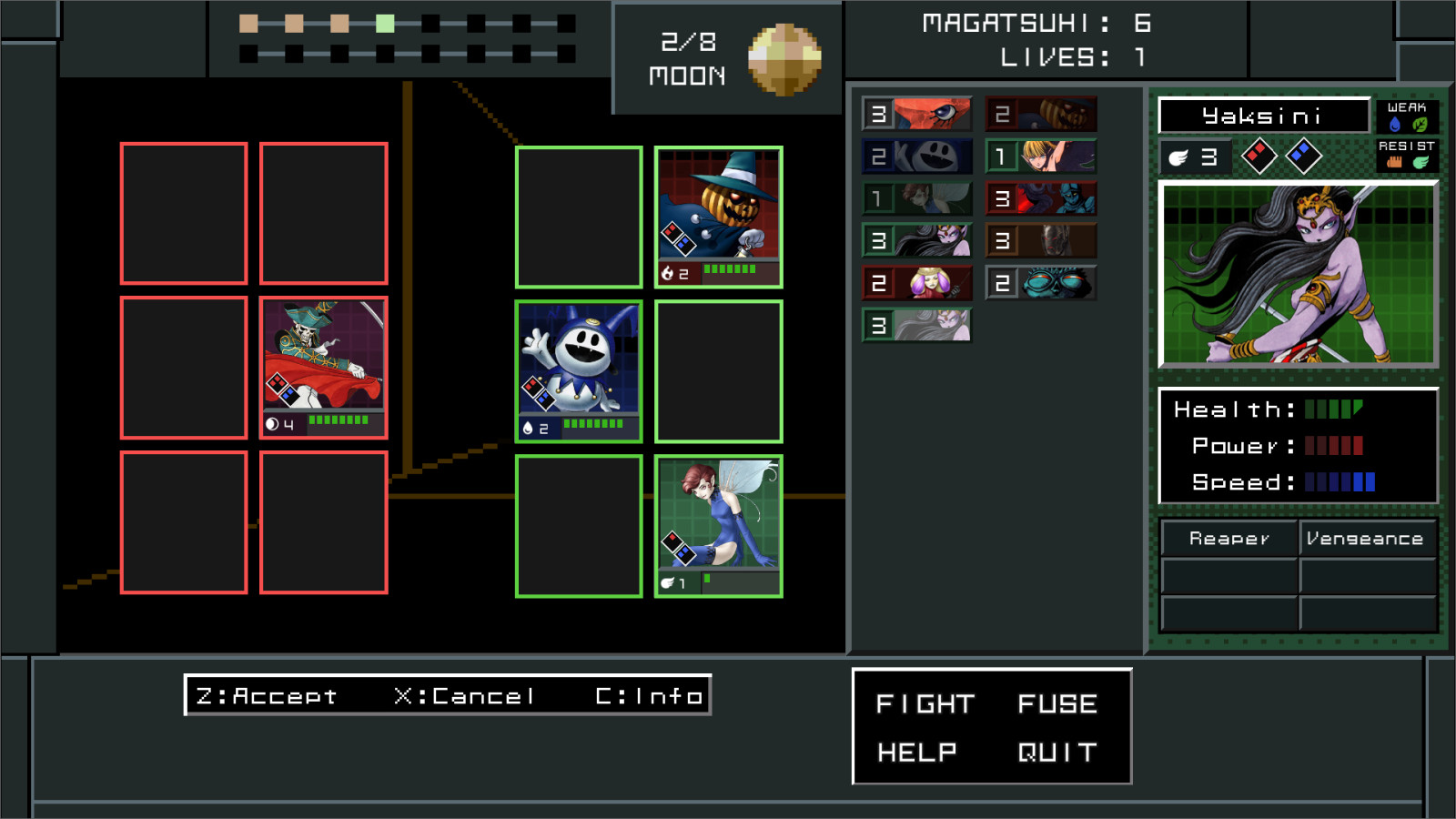The image size is (1456, 819).
Task: Pick the Pyro Jack card on the green grid
Action: (719, 217)
